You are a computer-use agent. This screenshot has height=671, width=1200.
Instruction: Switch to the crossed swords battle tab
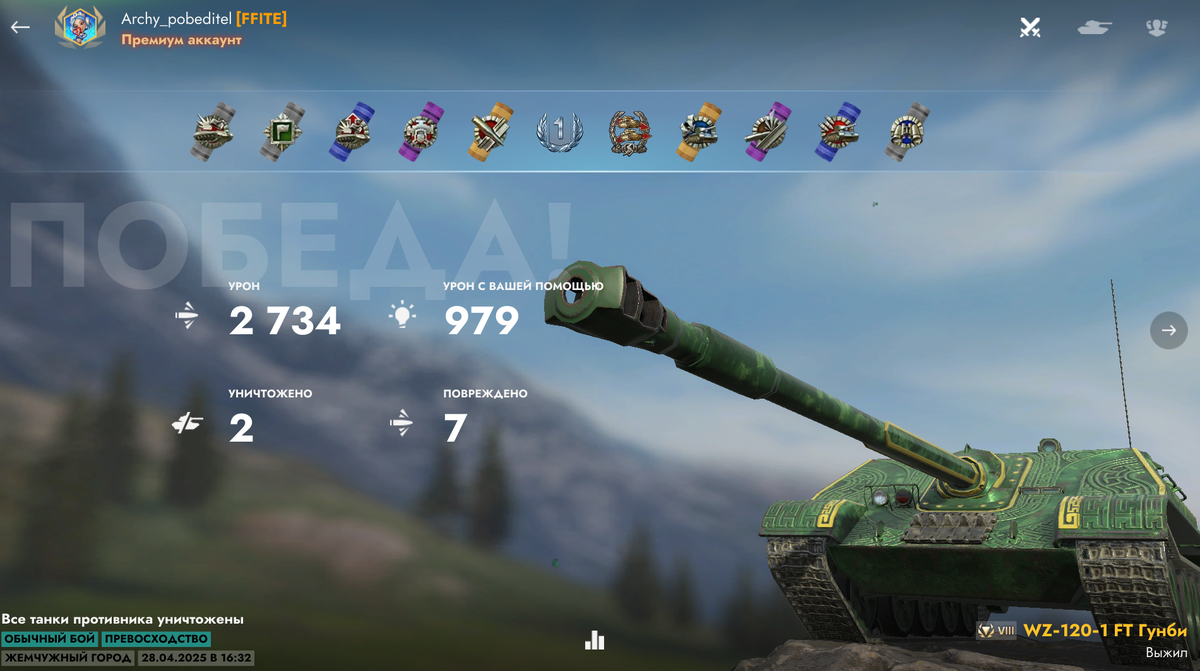(1030, 28)
